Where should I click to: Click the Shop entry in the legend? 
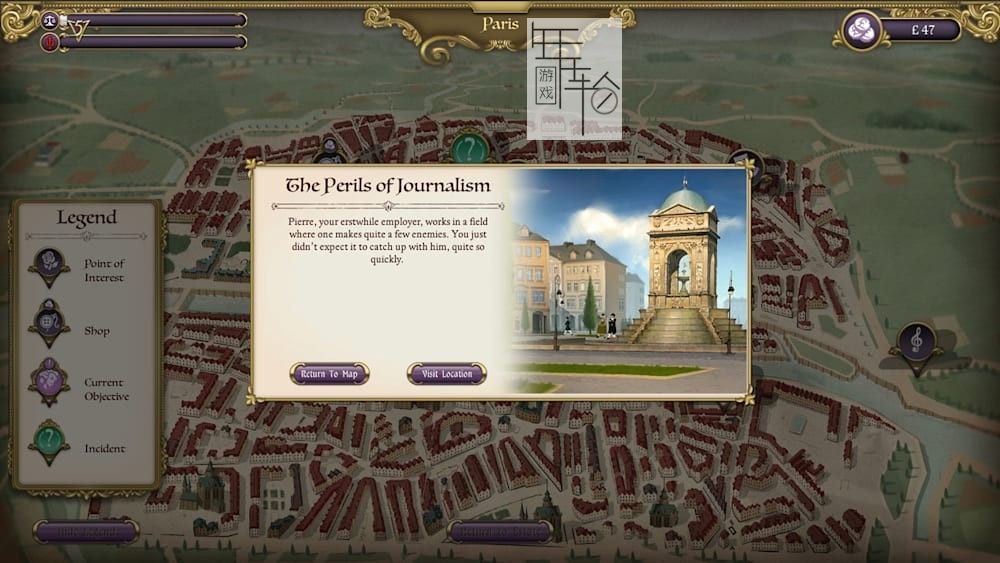(96, 331)
